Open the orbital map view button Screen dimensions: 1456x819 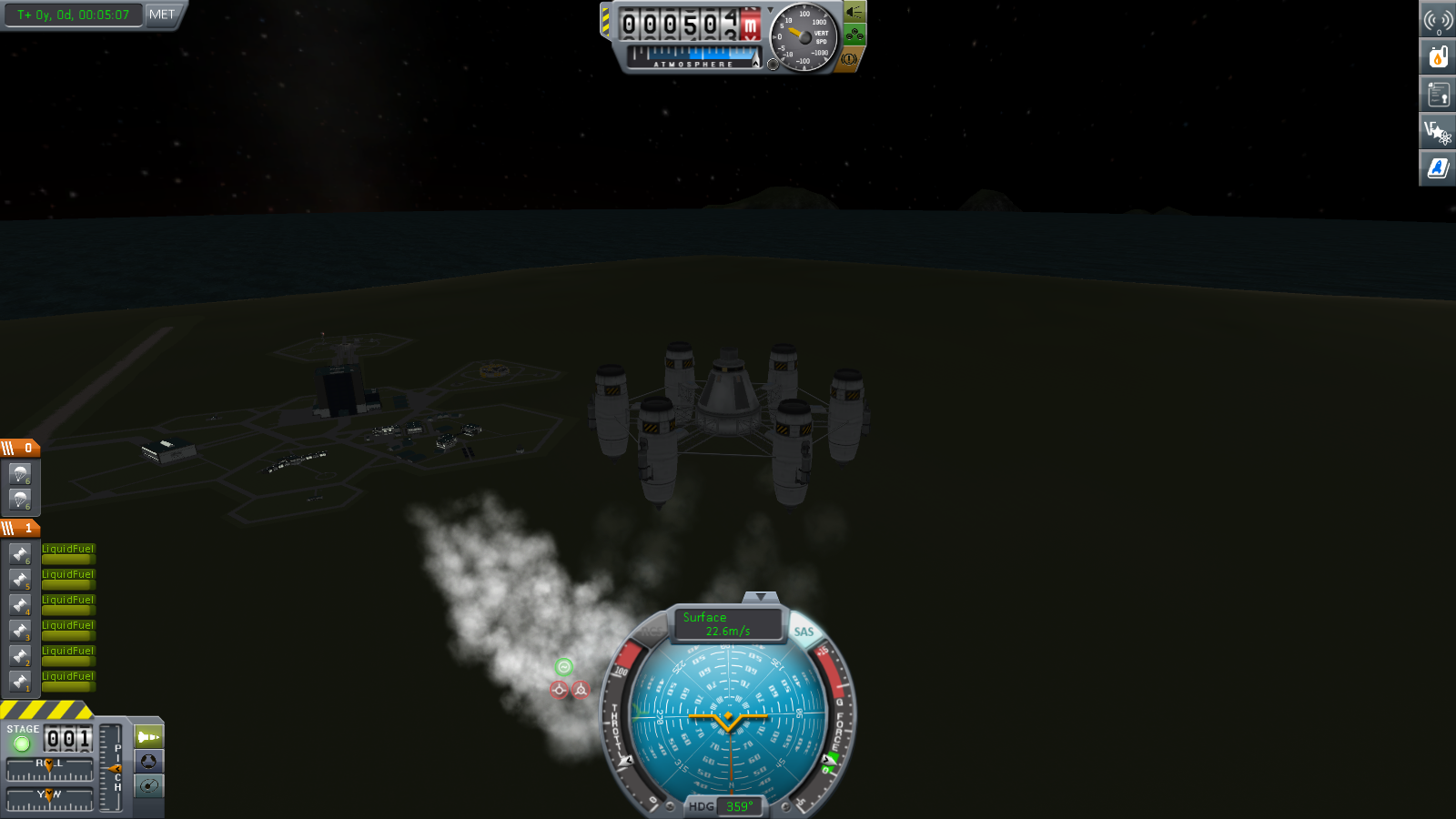click(148, 785)
